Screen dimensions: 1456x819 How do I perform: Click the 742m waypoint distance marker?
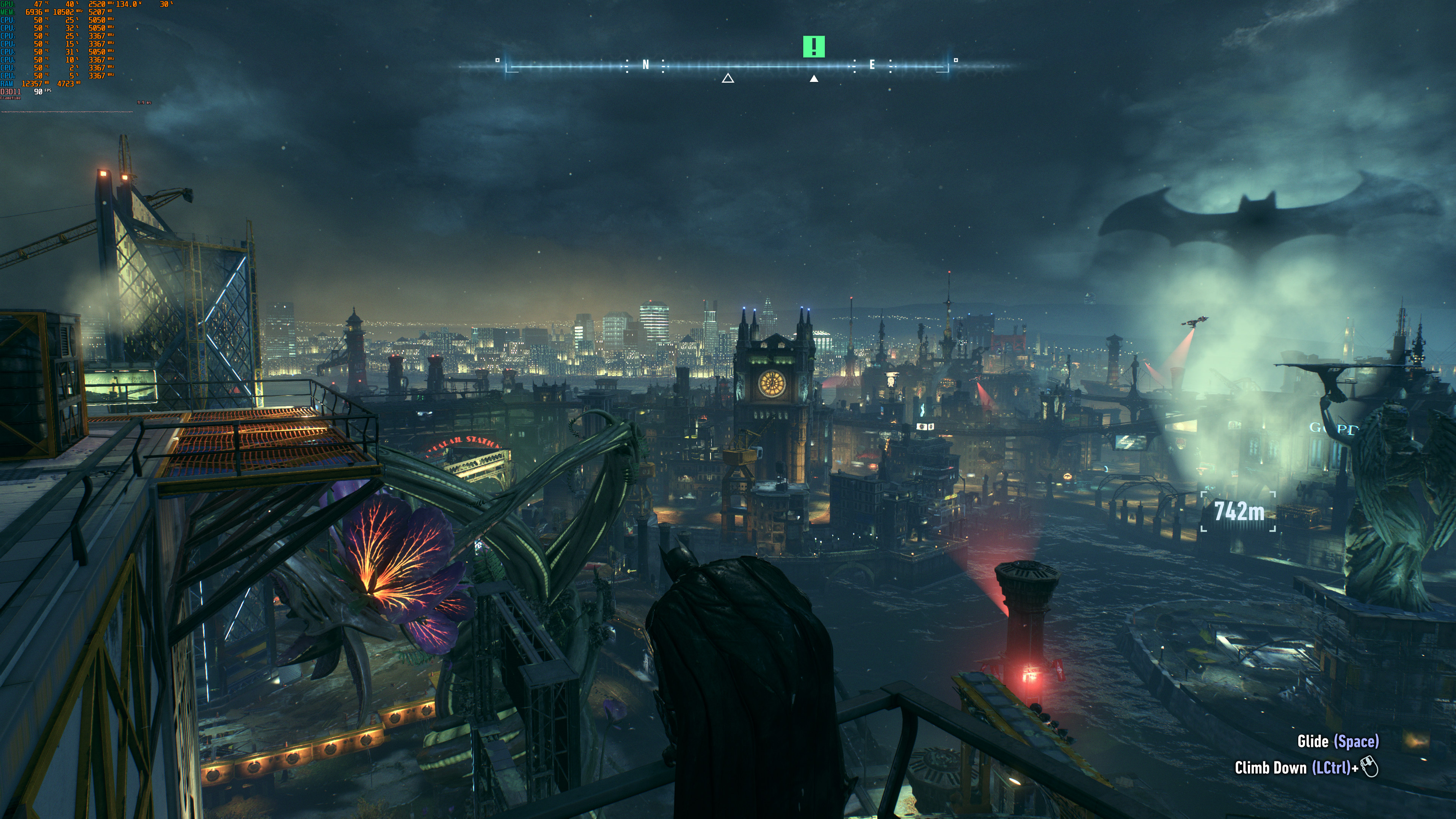pos(1238,511)
